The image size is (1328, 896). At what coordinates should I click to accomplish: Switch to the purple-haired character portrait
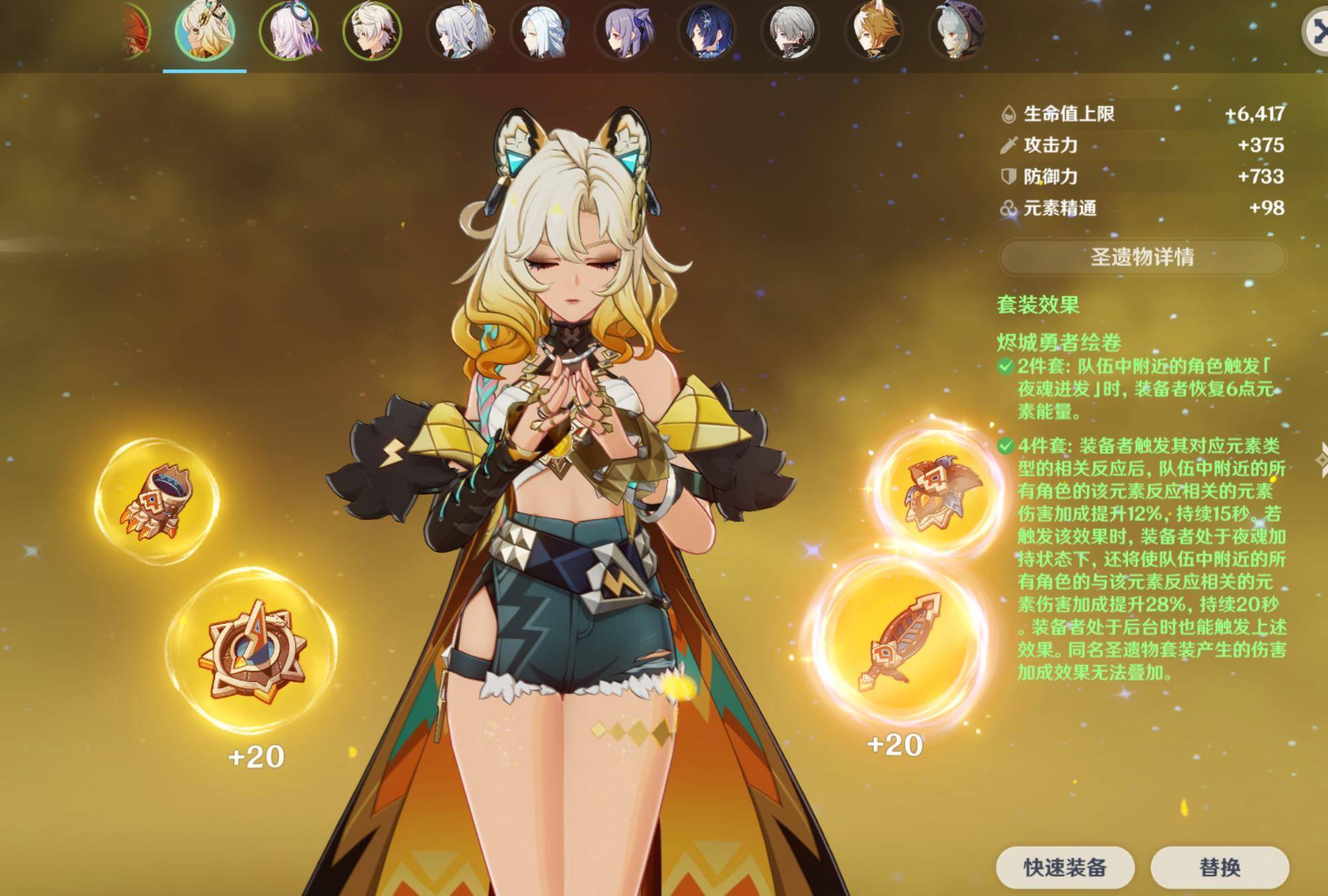tap(625, 31)
